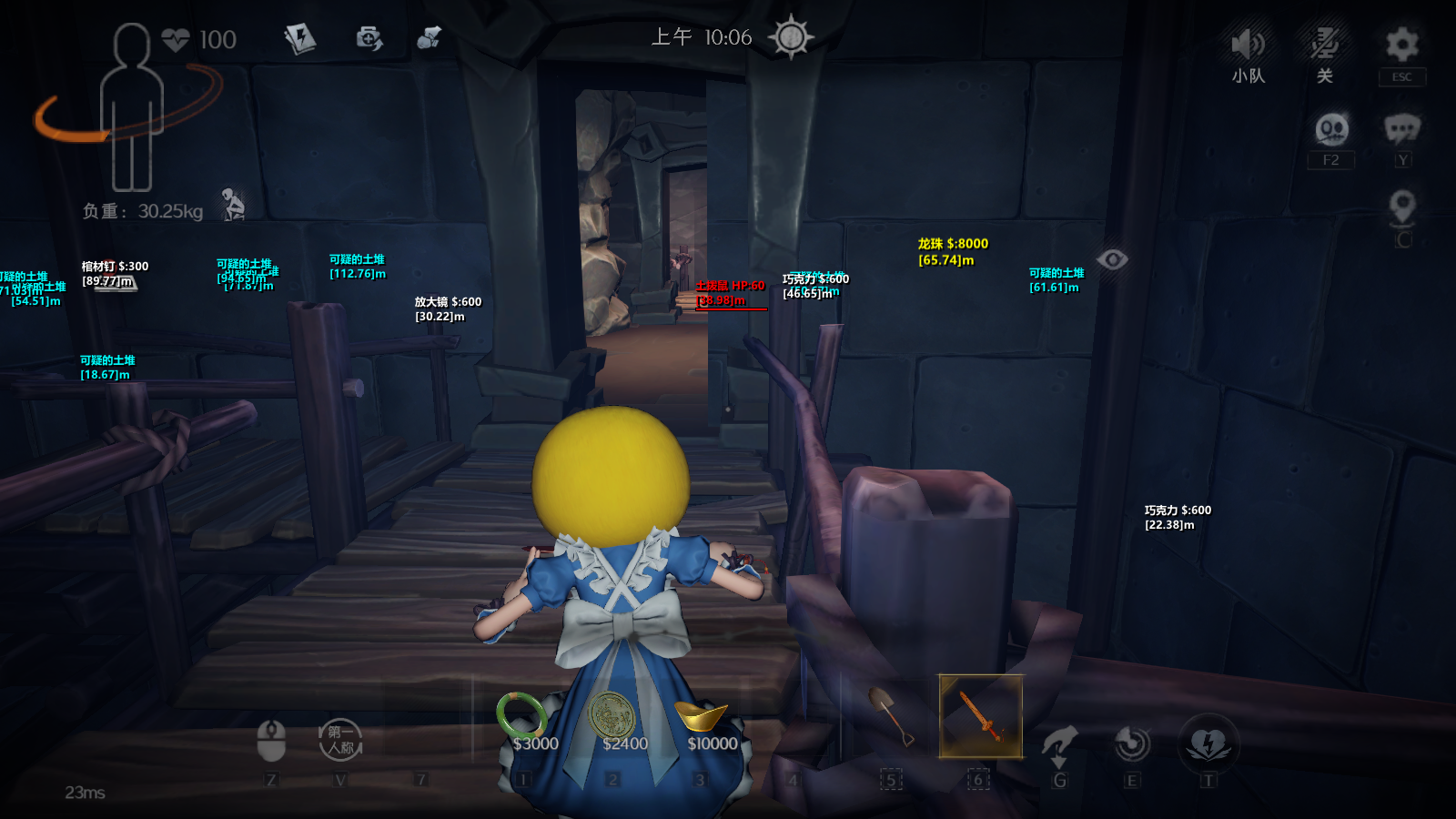Toggle the muted microphone icon

coord(1324,45)
